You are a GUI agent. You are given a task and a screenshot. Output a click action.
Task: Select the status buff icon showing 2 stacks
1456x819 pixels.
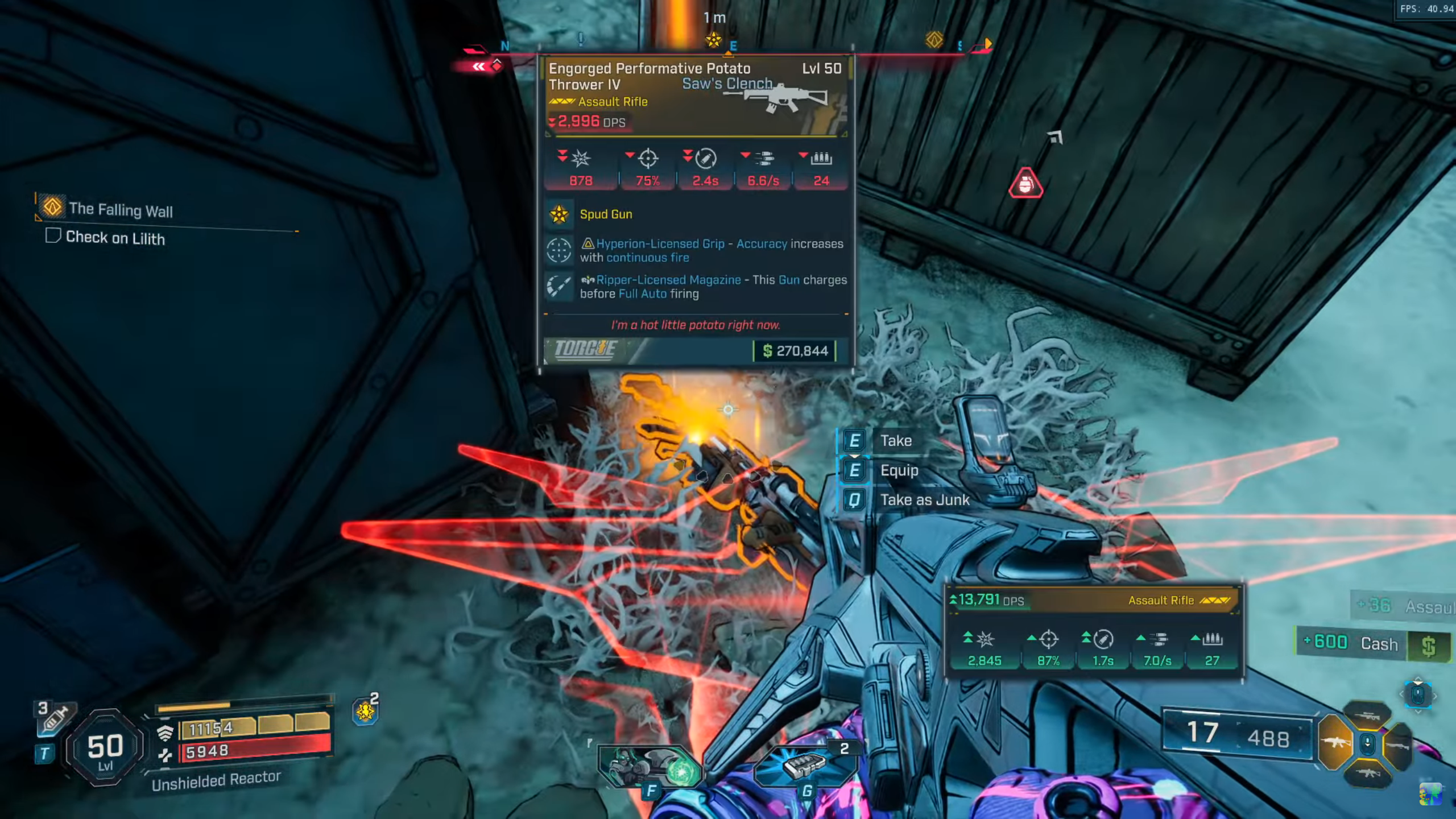tap(365, 711)
